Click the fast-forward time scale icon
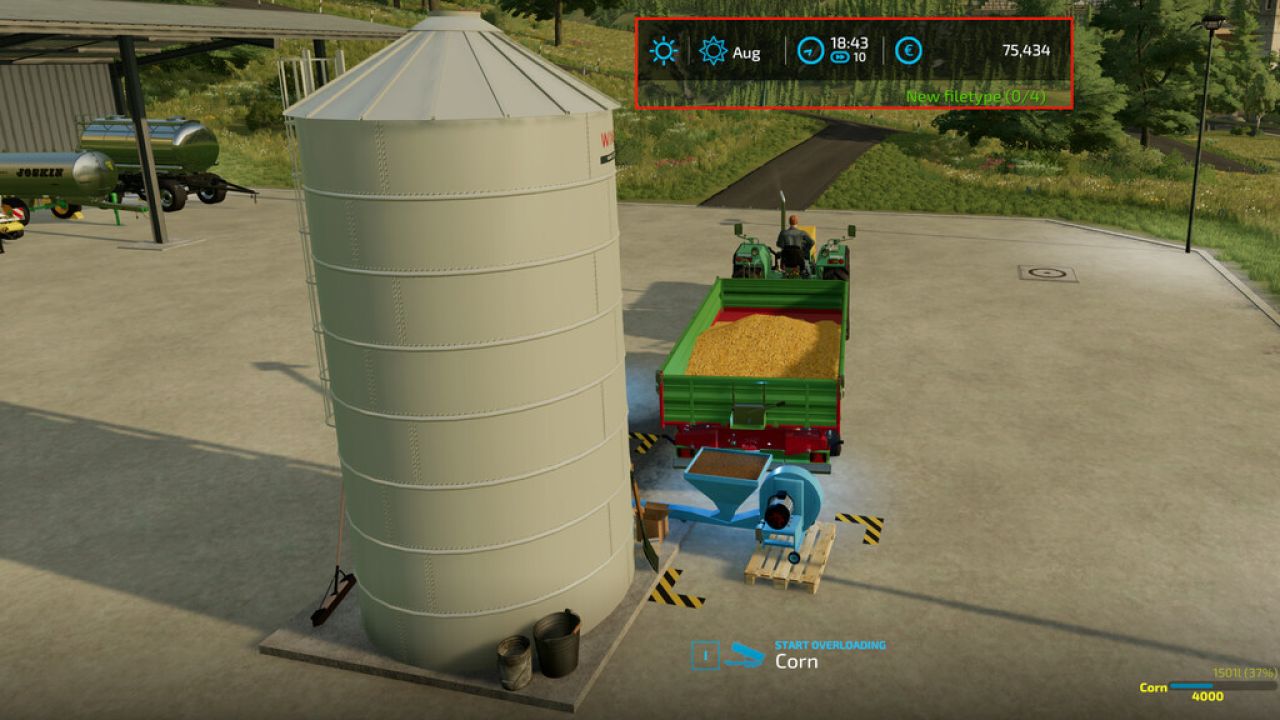Viewport: 1280px width, 720px height. click(839, 56)
